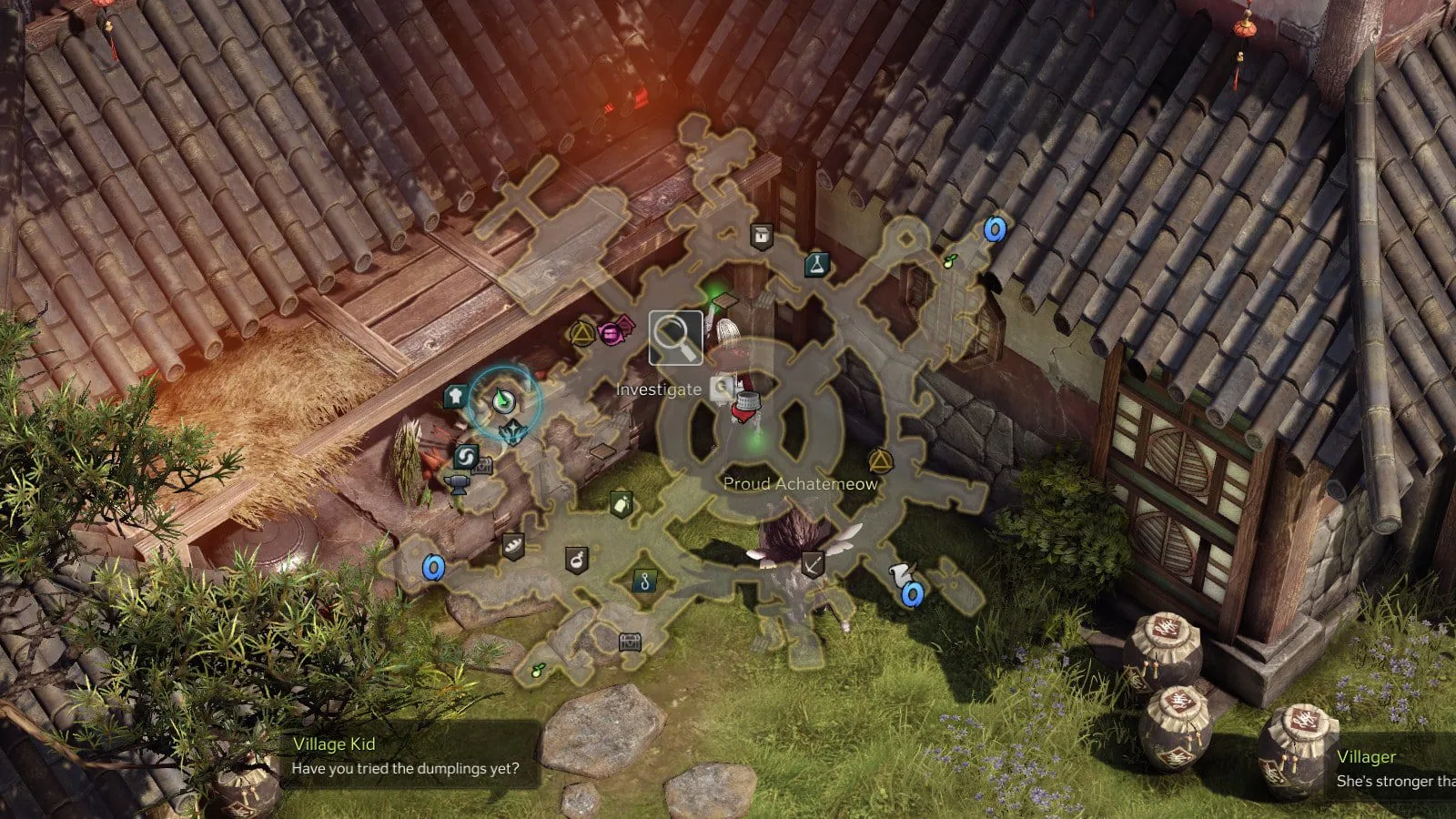Click the pickaxe marker on the map

coord(812,565)
